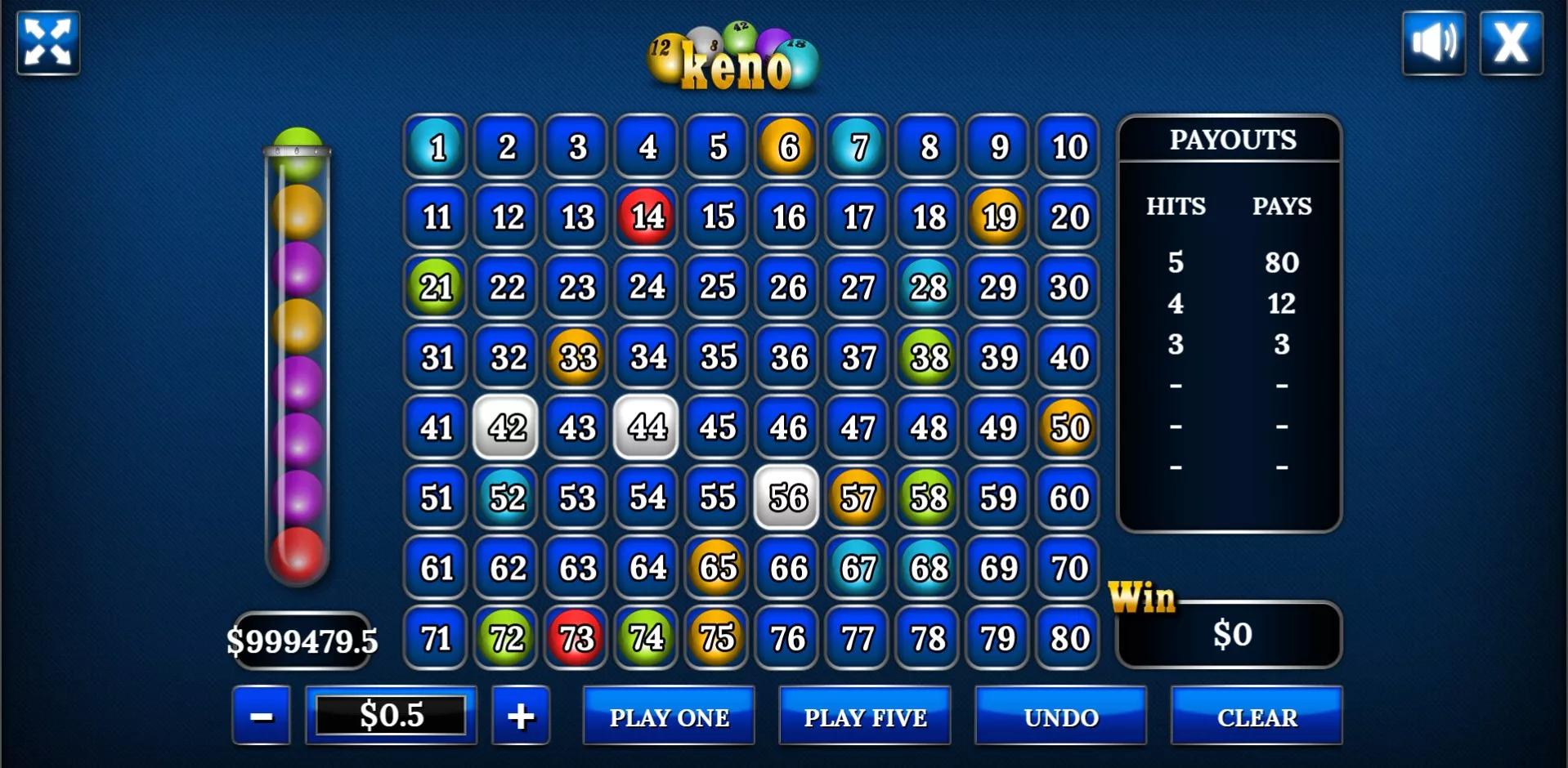
Task: Select number 80 on the keno grid
Action: 1066,638
